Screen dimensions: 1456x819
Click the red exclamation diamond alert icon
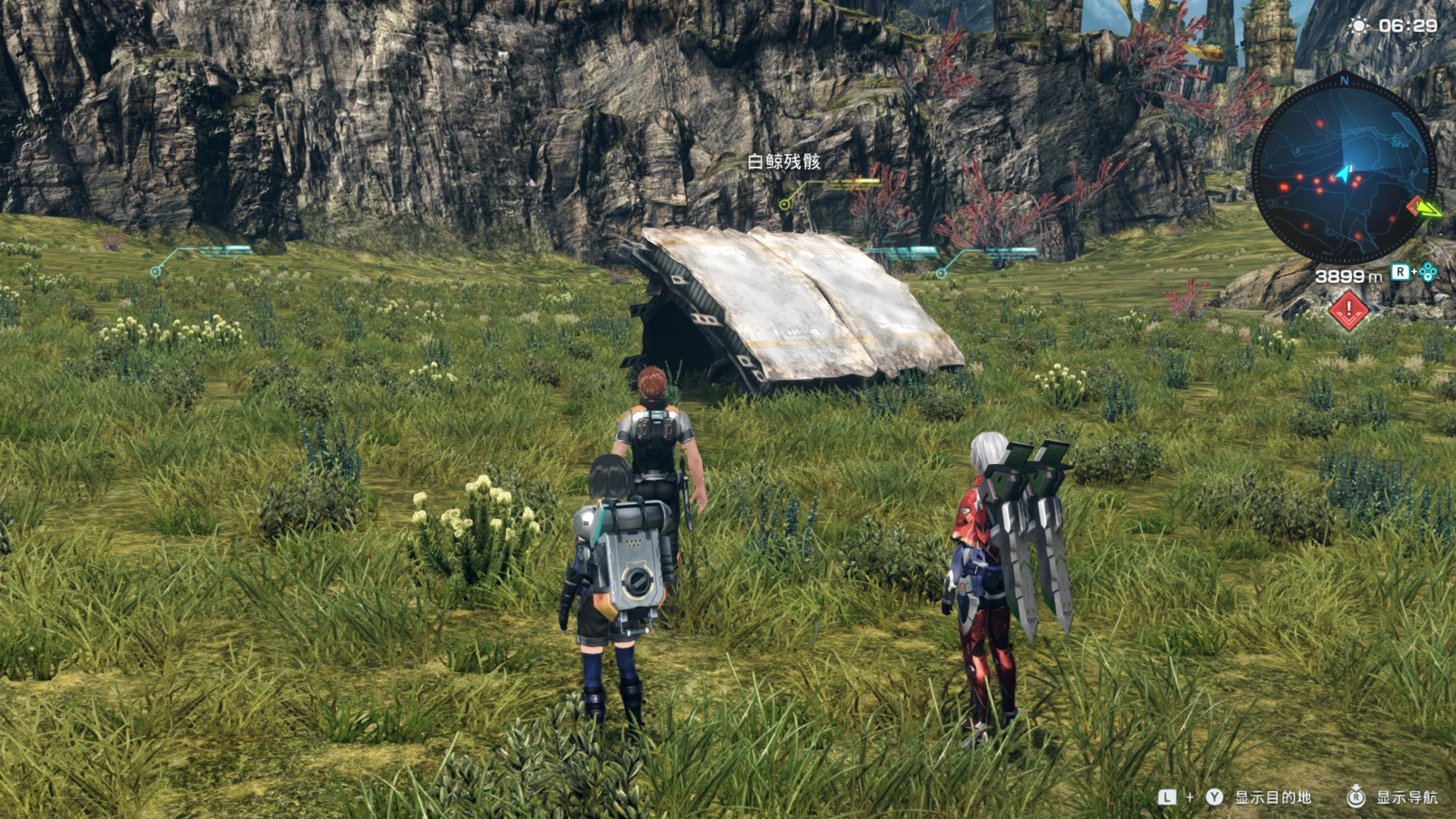point(1349,309)
